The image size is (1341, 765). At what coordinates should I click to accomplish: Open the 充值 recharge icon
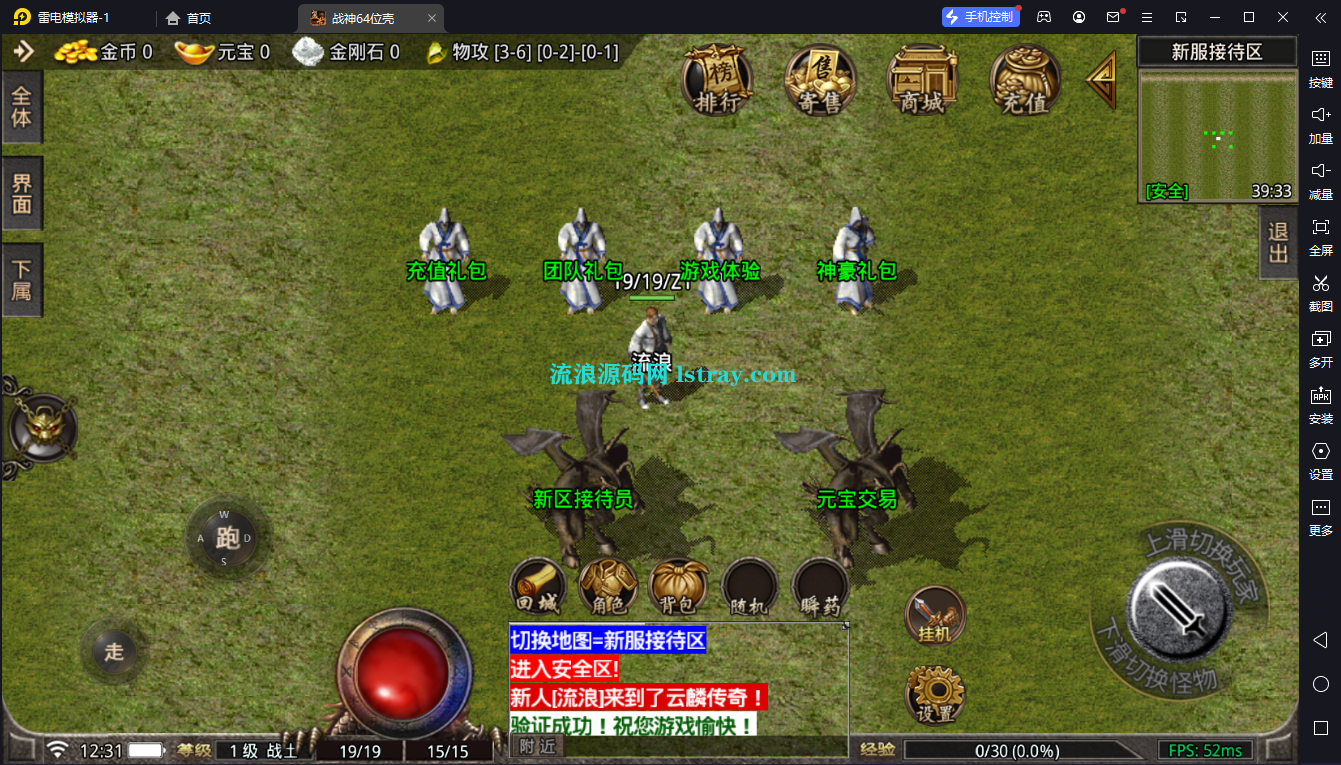1023,82
